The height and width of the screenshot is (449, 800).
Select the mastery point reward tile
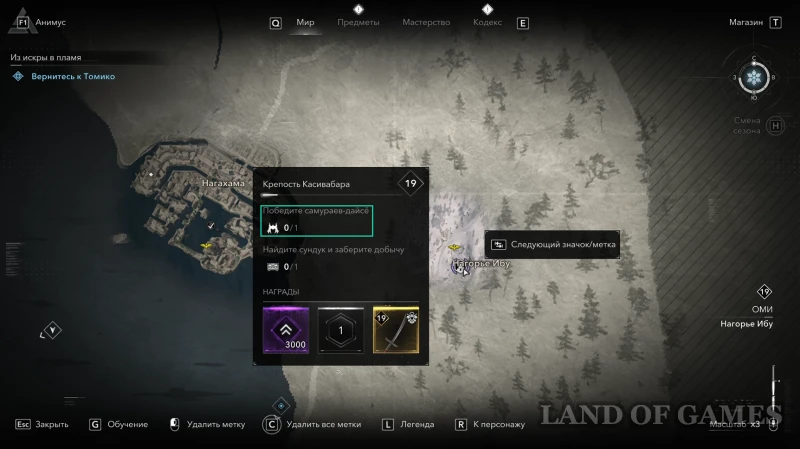coord(340,330)
